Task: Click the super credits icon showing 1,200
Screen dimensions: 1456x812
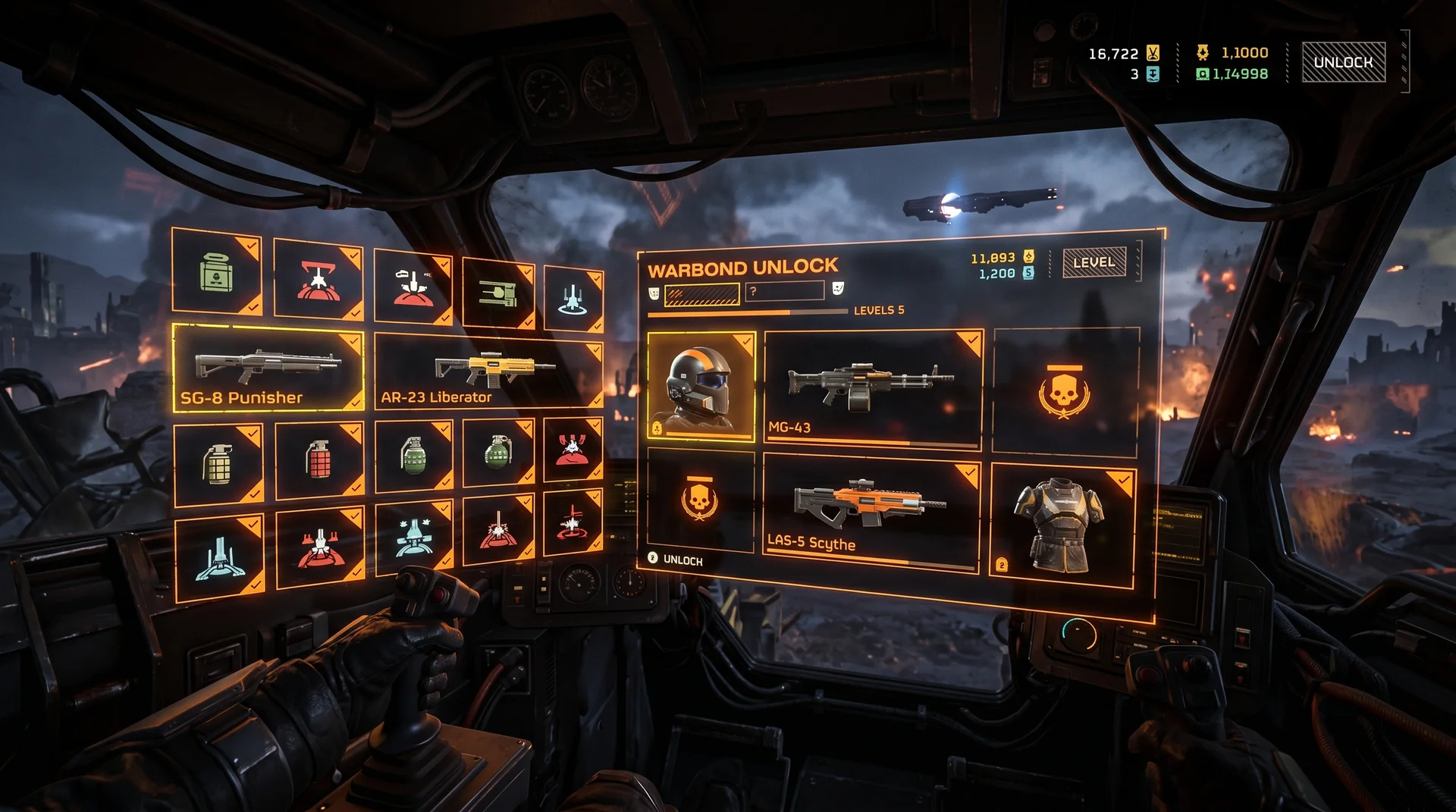Action: pos(1028,274)
